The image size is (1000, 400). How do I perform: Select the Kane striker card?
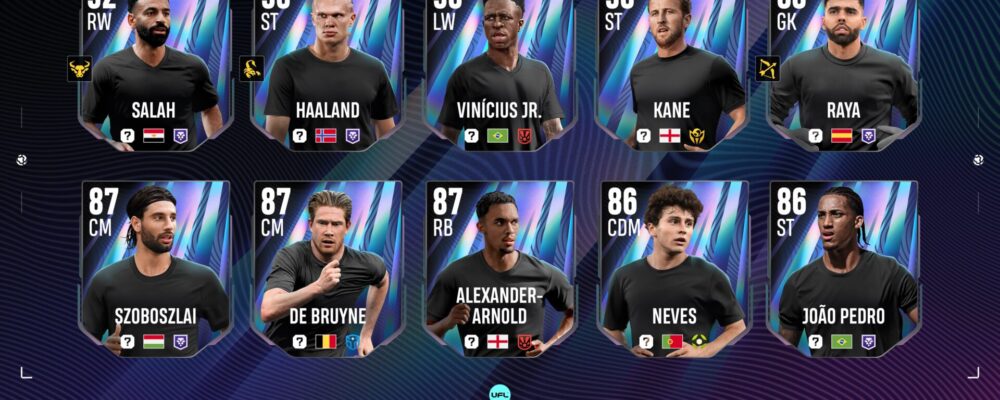tap(672, 75)
